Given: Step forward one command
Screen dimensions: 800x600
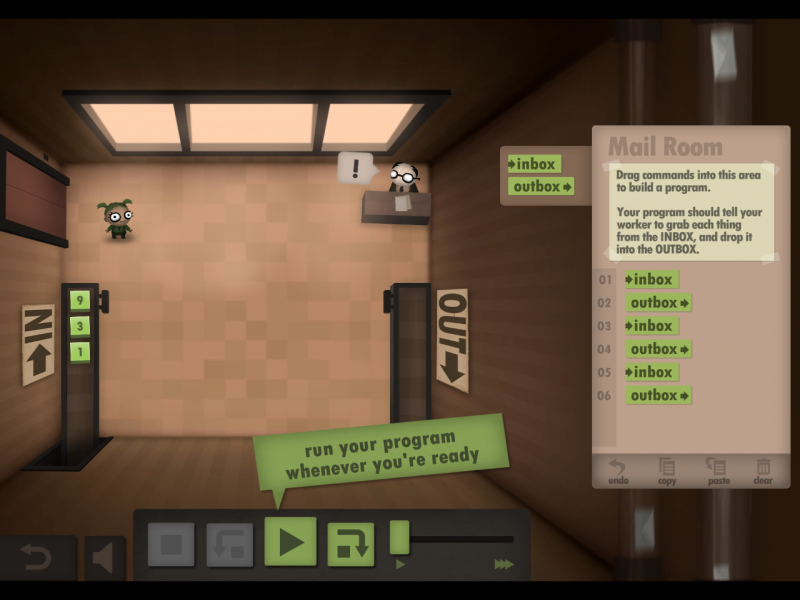Looking at the screenshot, I should tap(350, 545).
